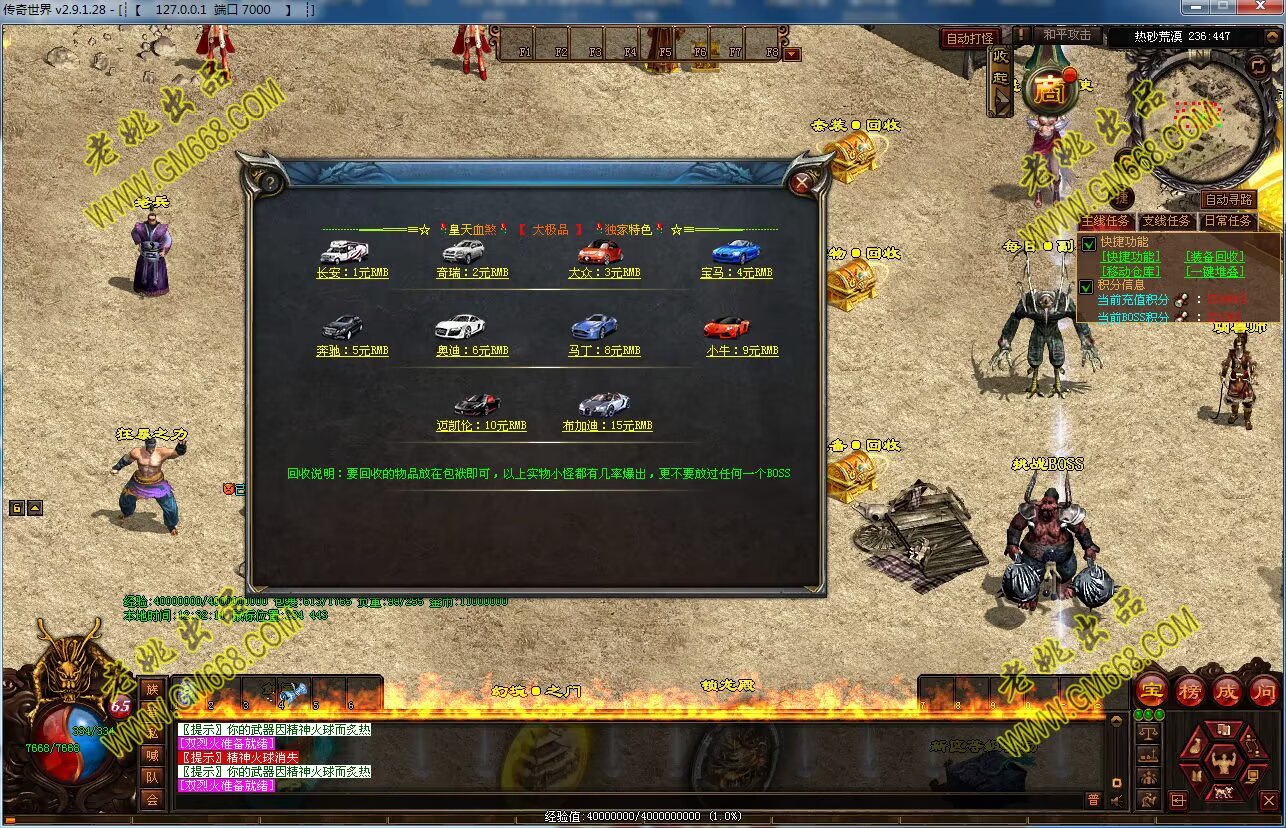The width and height of the screenshot is (1286, 828).
Task: Open the 商 shop icon
Action: pyautogui.click(x=1048, y=92)
